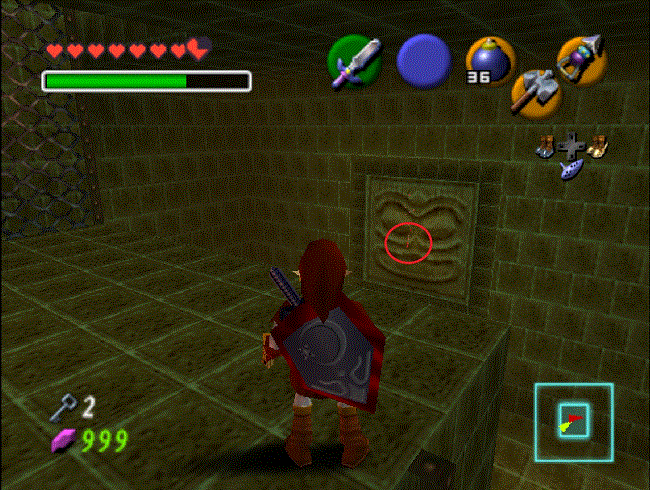
Task: Open the dungeon minimap
Action: [x=573, y=420]
